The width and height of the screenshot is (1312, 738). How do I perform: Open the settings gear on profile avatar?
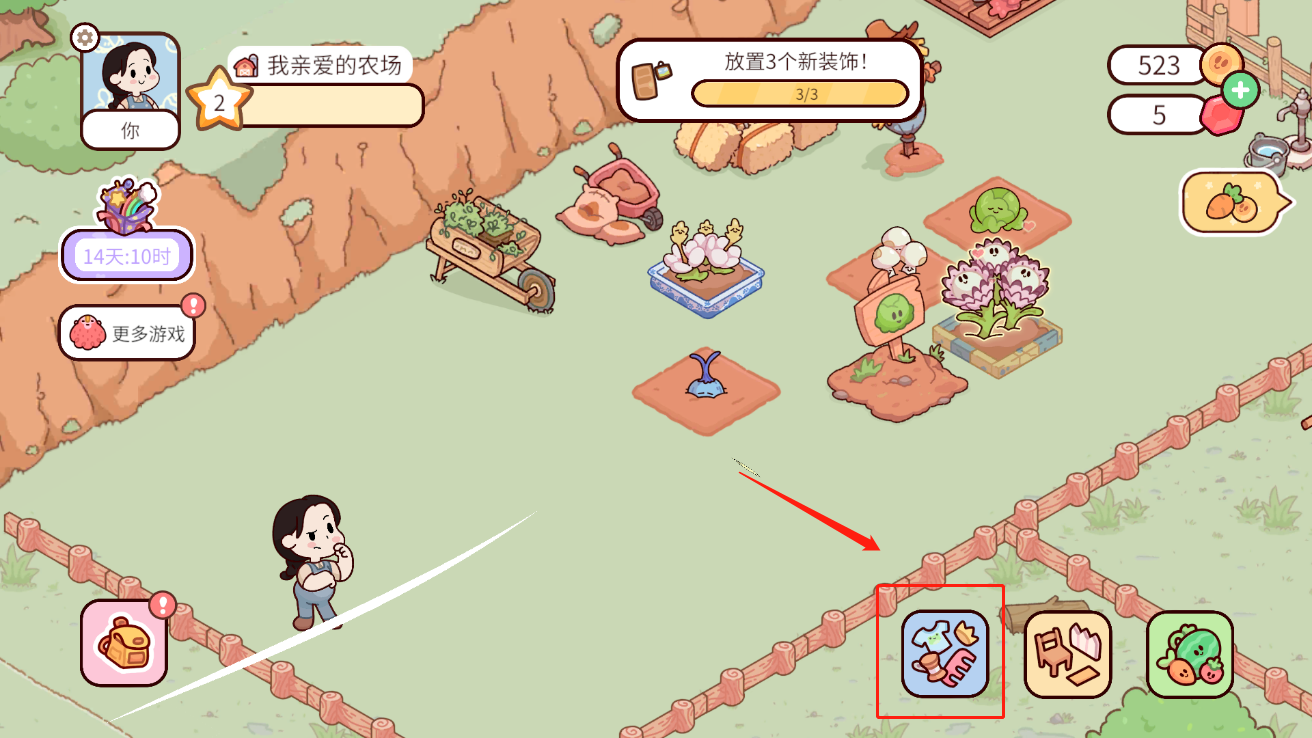[85, 37]
